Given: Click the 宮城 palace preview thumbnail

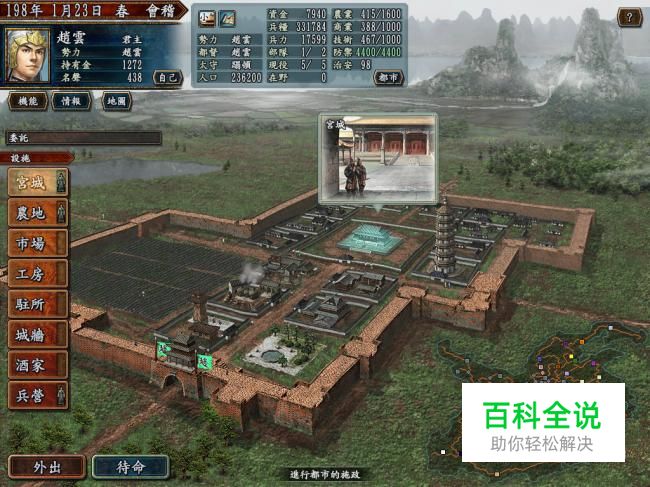Looking at the screenshot, I should pos(378,156).
